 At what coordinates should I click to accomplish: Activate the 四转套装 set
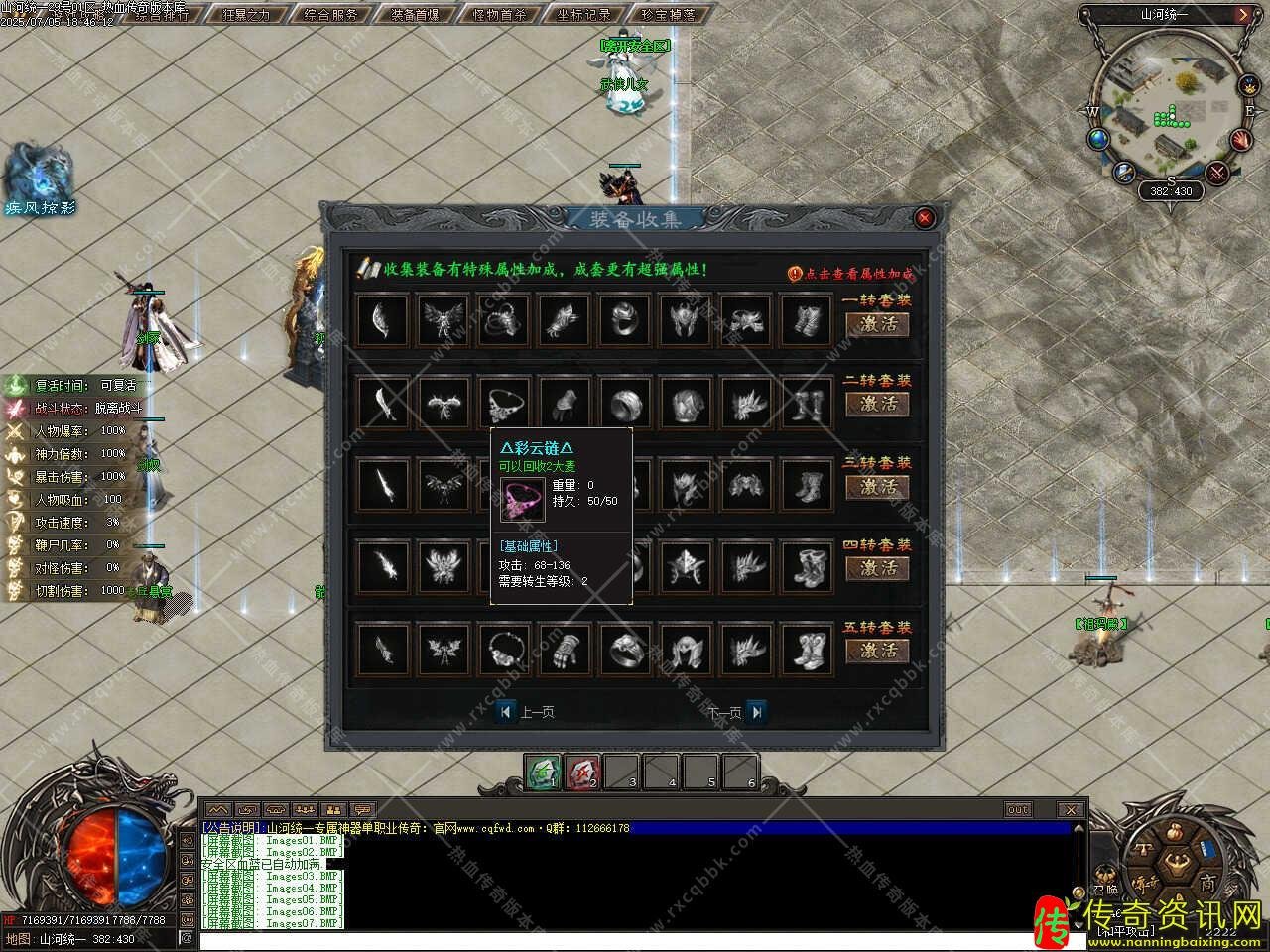[x=877, y=568]
